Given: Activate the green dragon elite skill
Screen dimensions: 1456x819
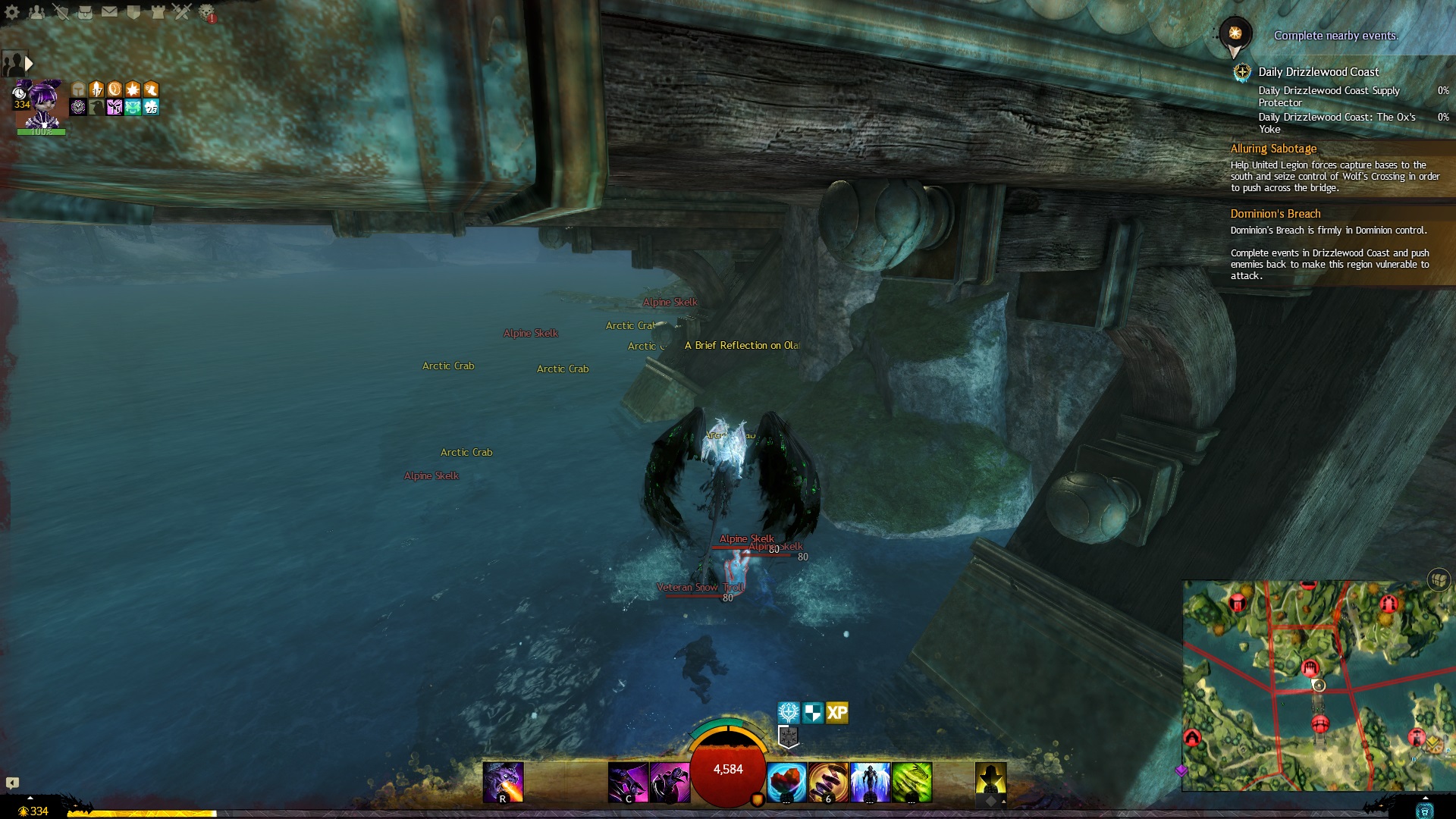Looking at the screenshot, I should point(912,782).
